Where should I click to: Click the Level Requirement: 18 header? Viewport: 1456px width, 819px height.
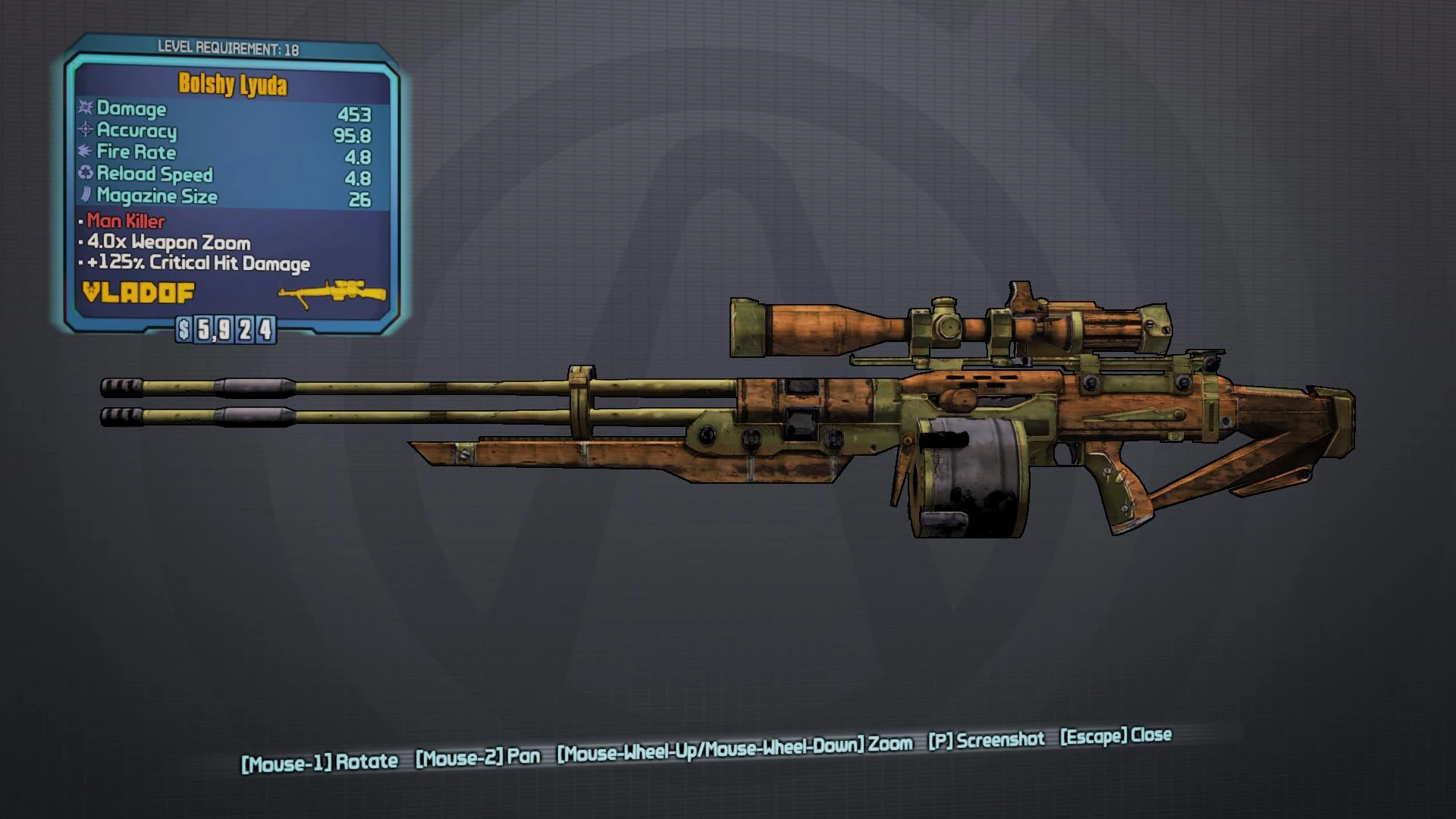point(230,47)
